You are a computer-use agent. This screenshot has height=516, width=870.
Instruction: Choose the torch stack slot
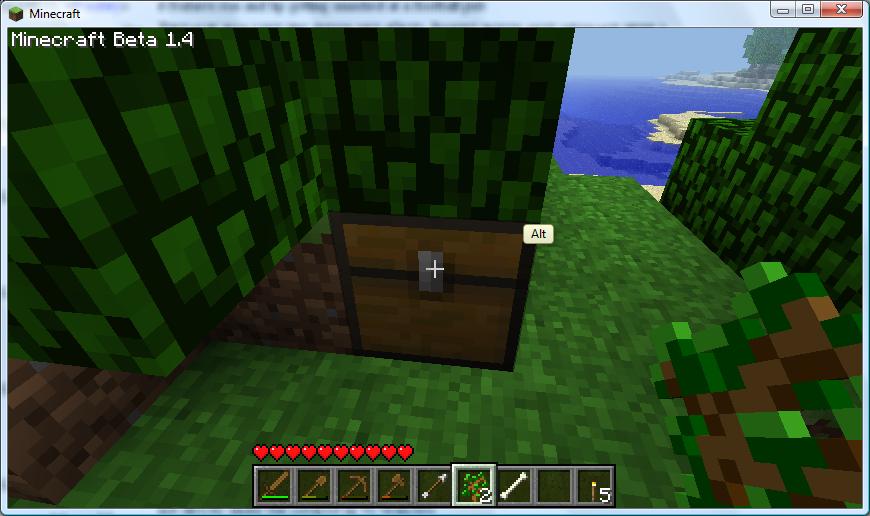(x=597, y=485)
